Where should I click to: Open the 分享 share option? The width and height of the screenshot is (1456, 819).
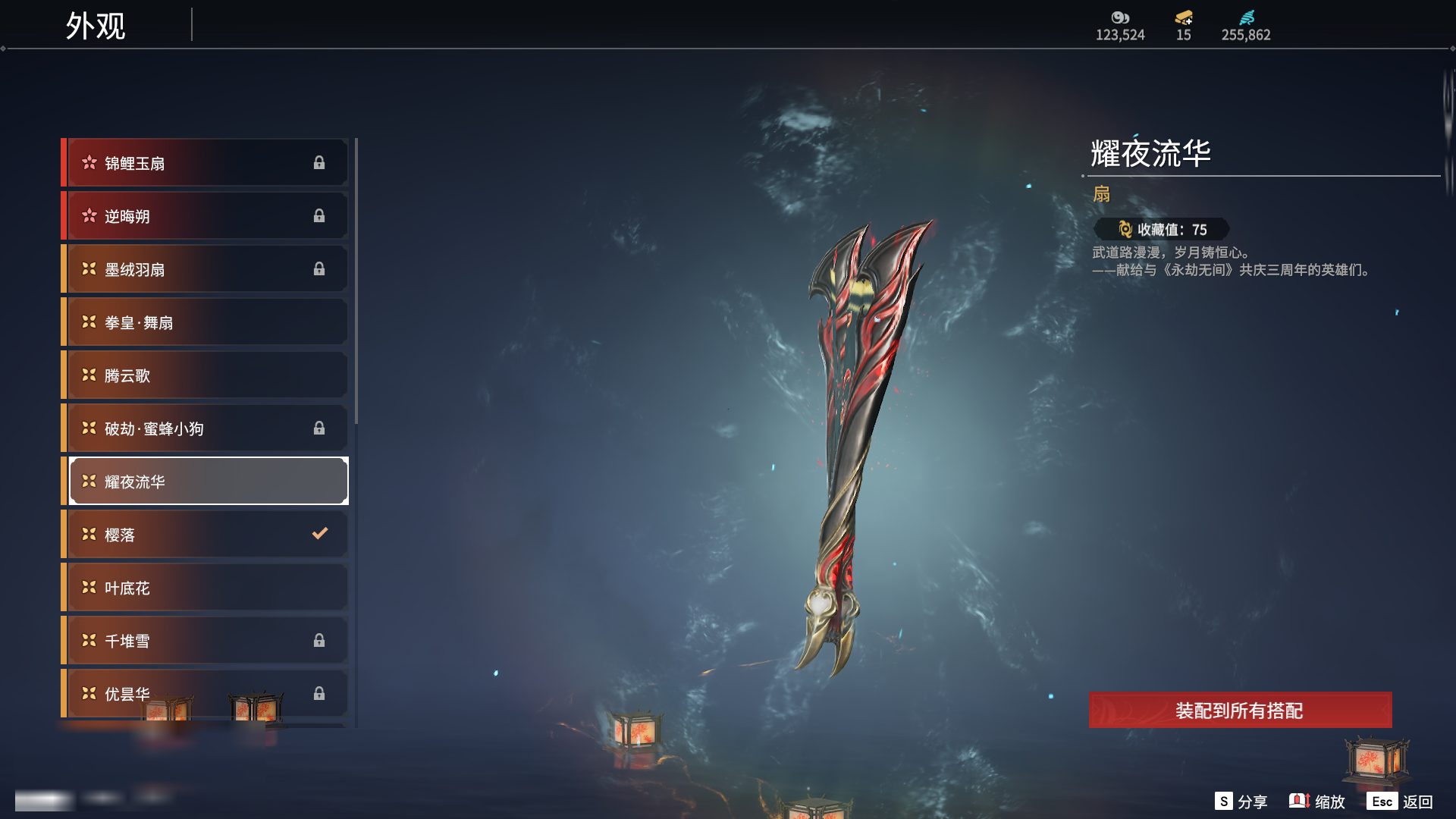coord(1241,802)
